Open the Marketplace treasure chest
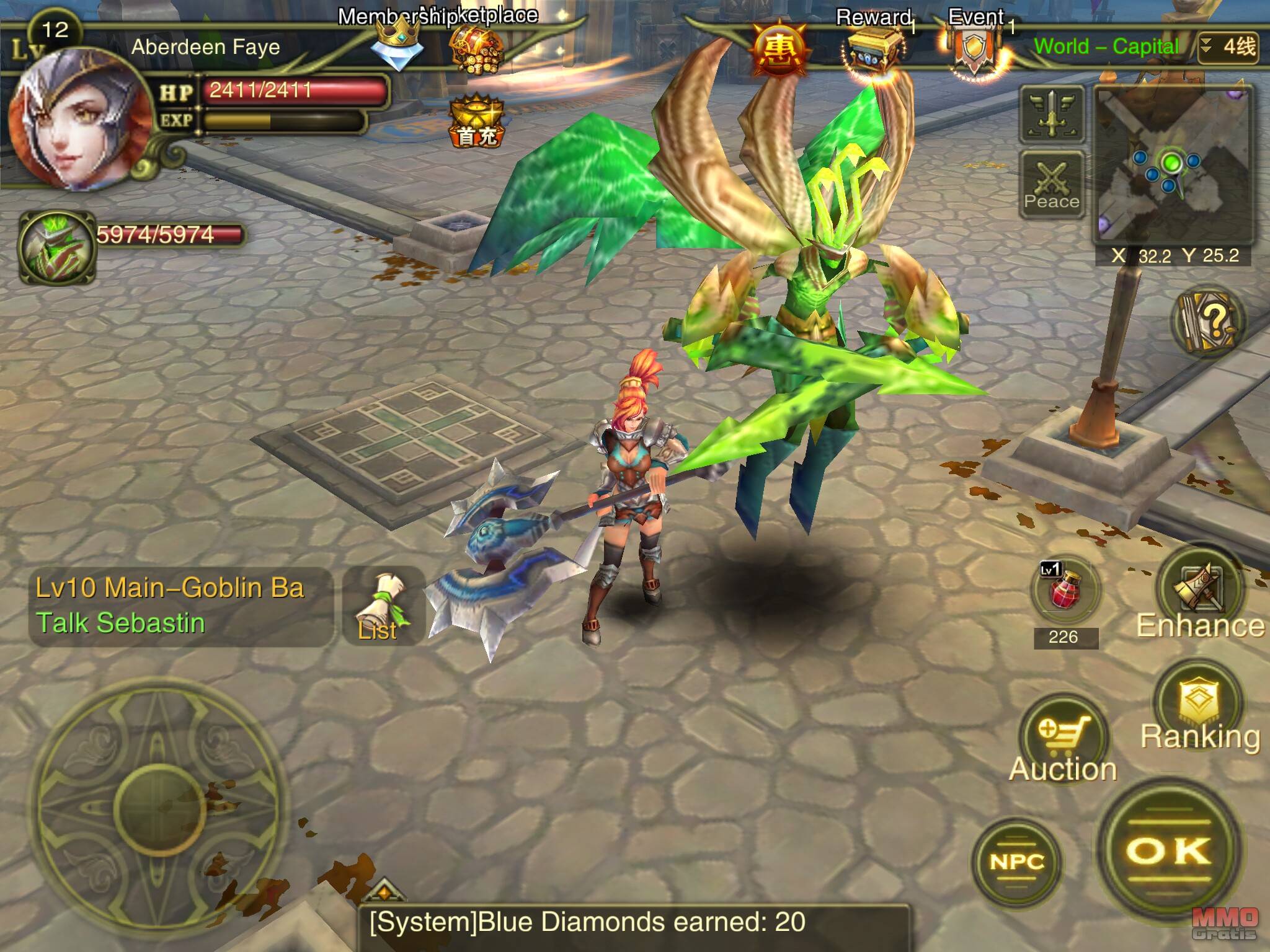 (x=476, y=48)
